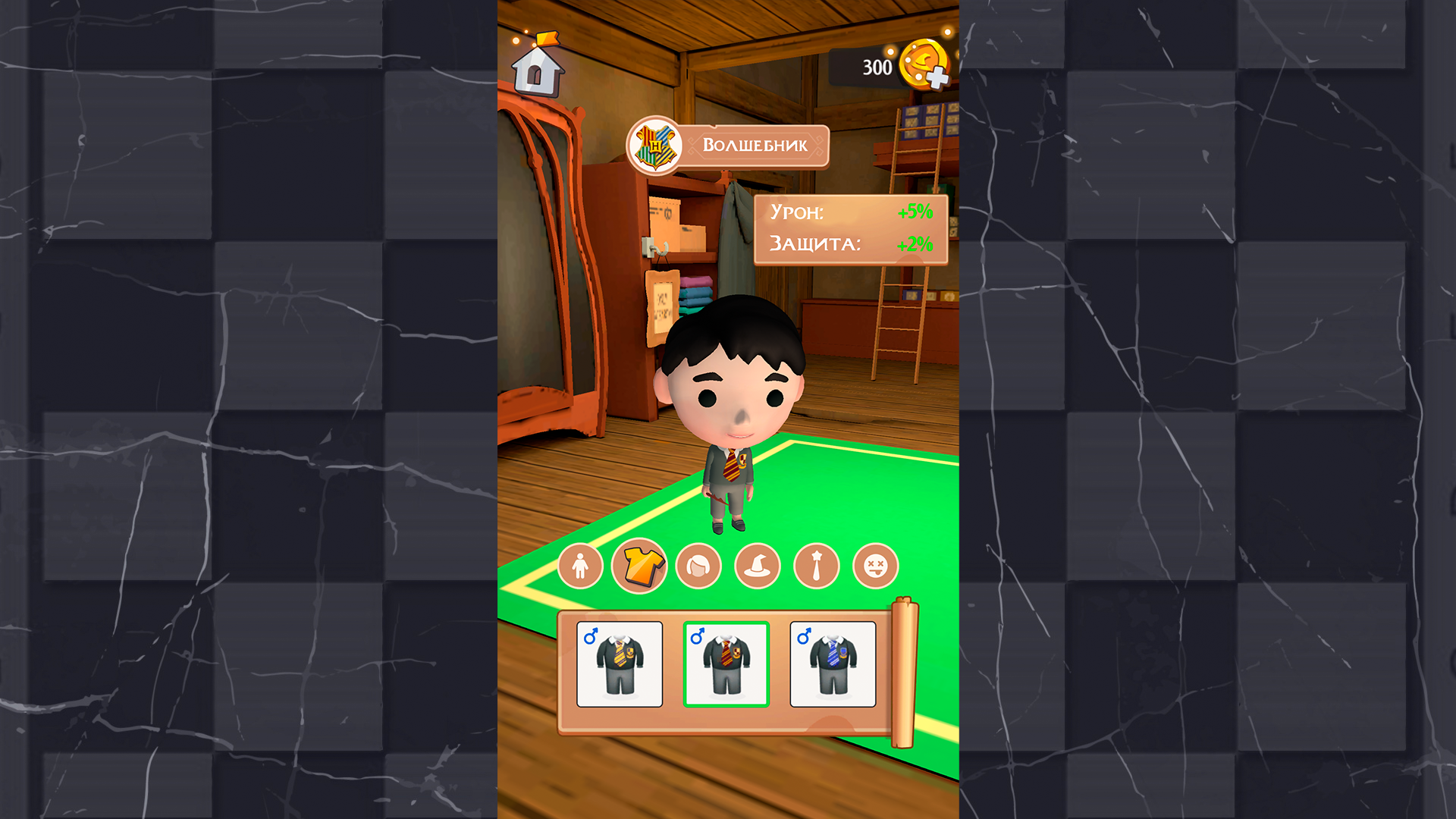1456x819 pixels.
Task: Open the face expression category icon
Action: pyautogui.click(x=875, y=565)
